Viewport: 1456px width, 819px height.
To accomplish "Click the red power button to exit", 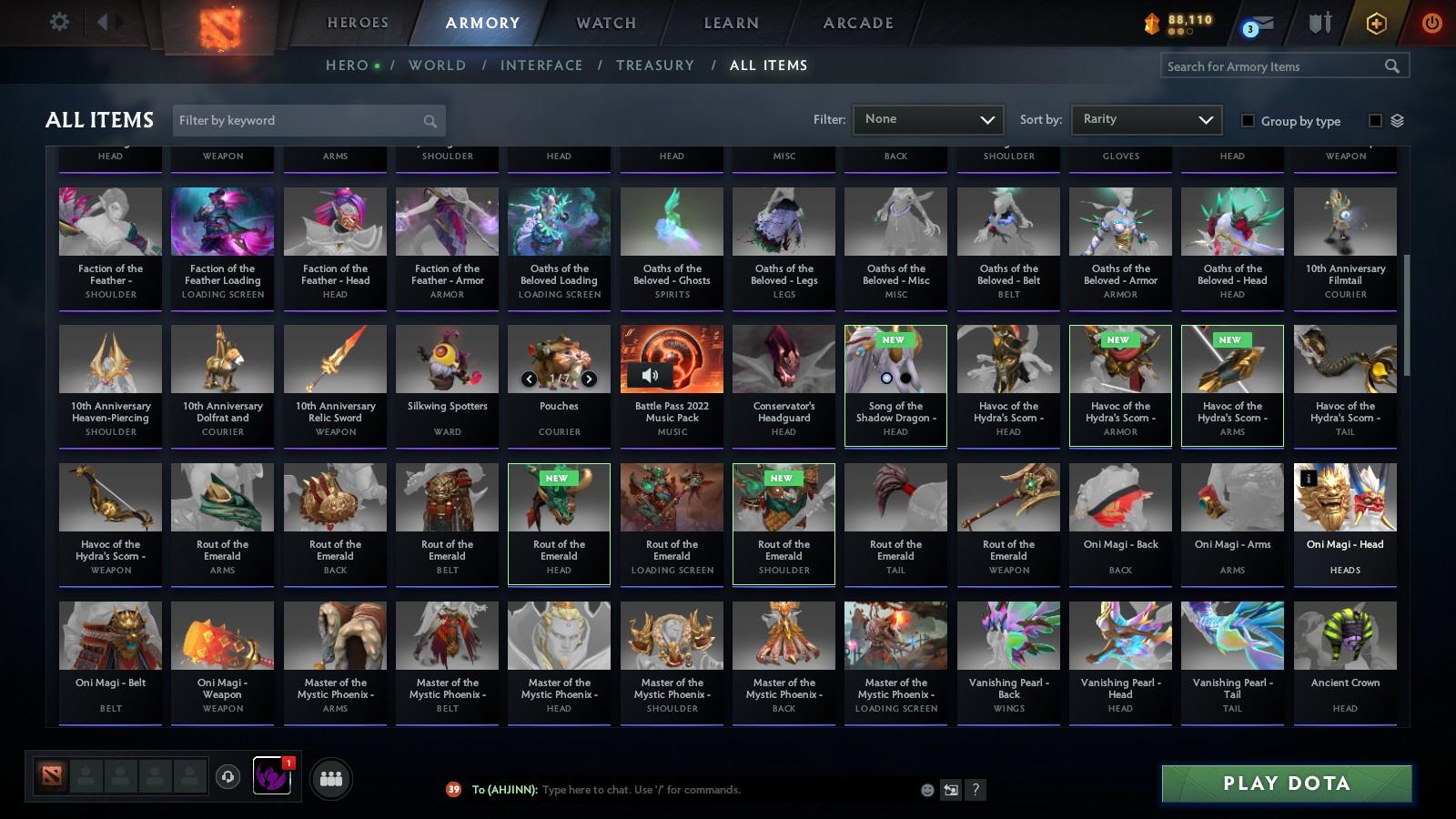I will tap(1431, 25).
